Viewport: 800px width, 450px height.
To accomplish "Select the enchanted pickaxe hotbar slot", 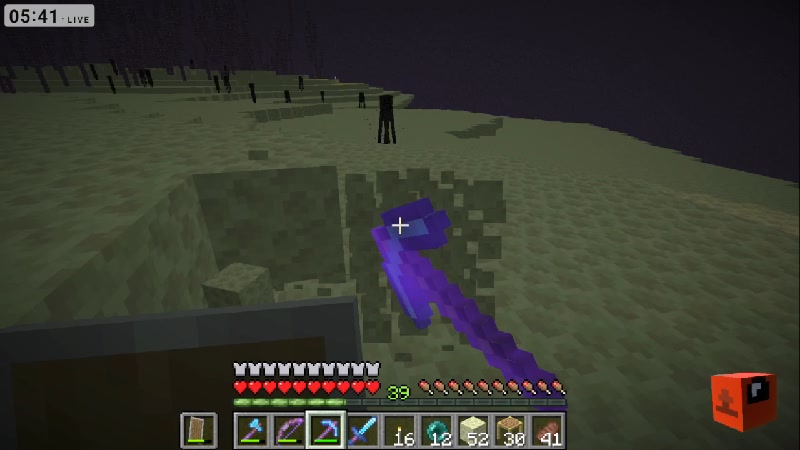I will [325, 431].
